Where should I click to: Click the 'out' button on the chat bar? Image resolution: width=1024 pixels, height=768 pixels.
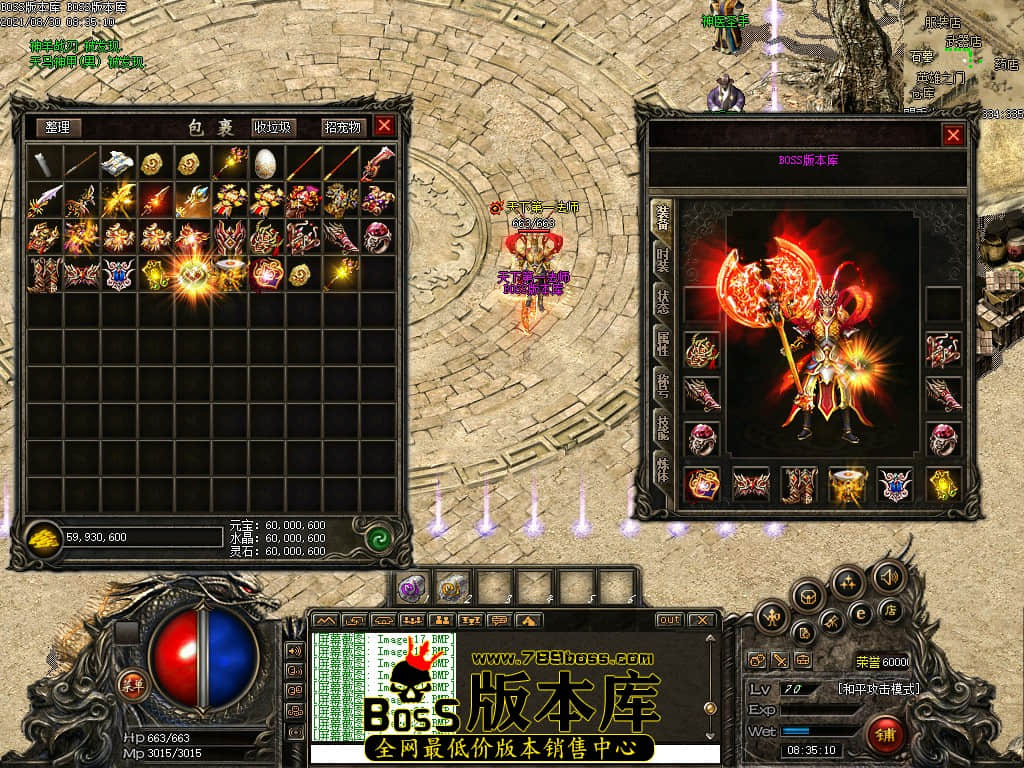pos(669,620)
